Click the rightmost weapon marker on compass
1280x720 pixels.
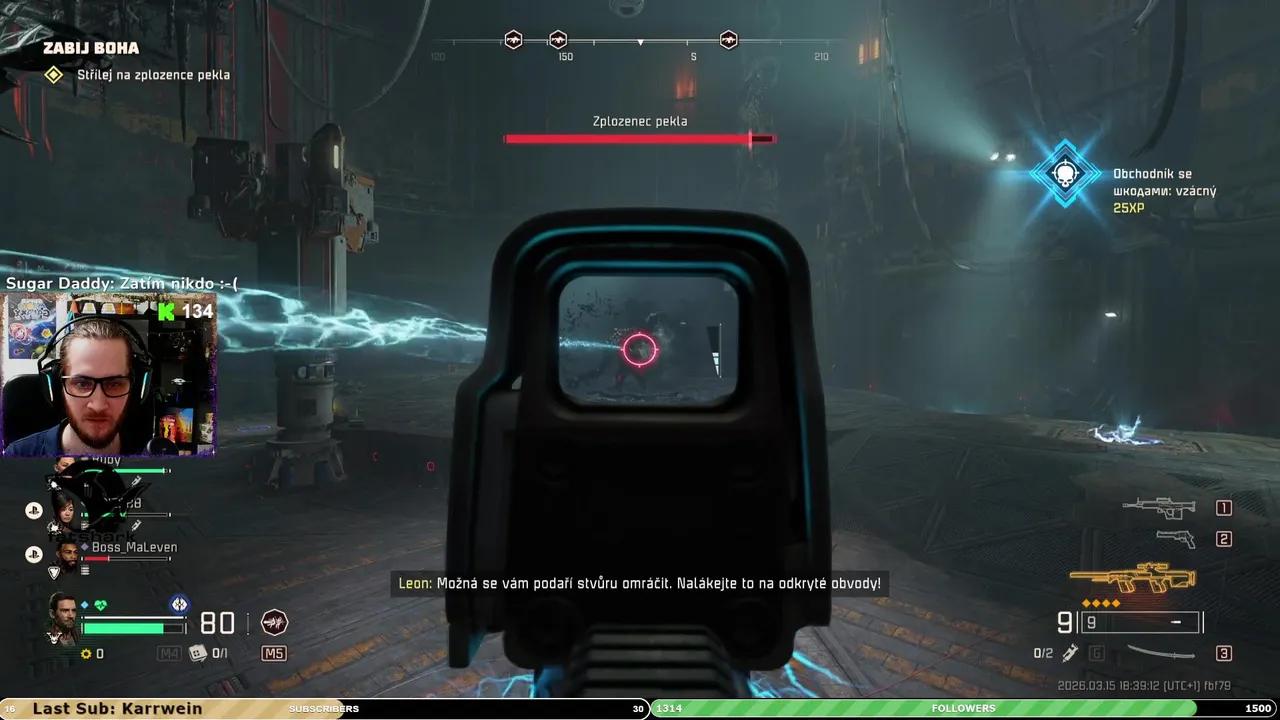pos(728,40)
